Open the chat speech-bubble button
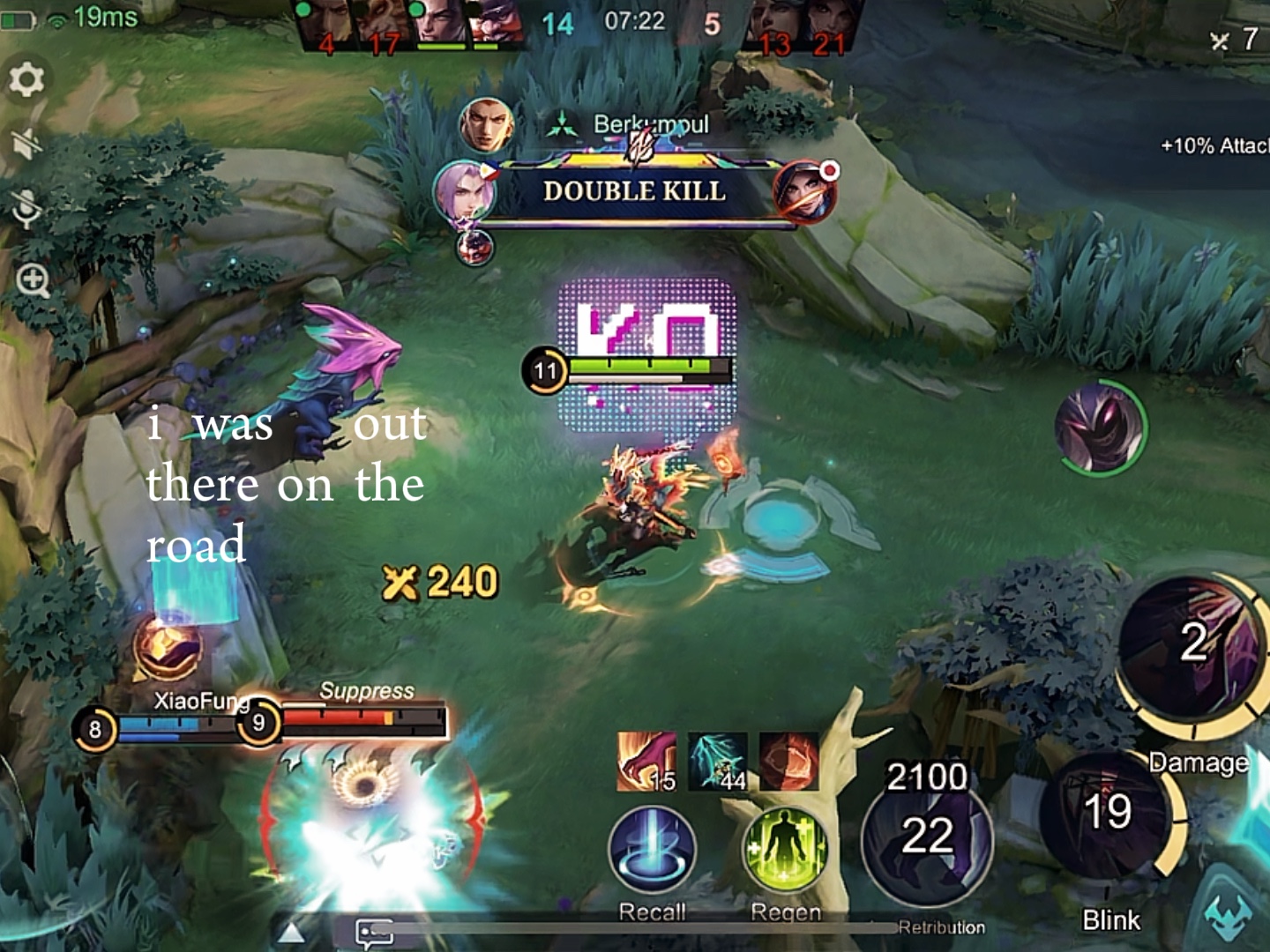The width and height of the screenshot is (1270, 952). point(374,933)
